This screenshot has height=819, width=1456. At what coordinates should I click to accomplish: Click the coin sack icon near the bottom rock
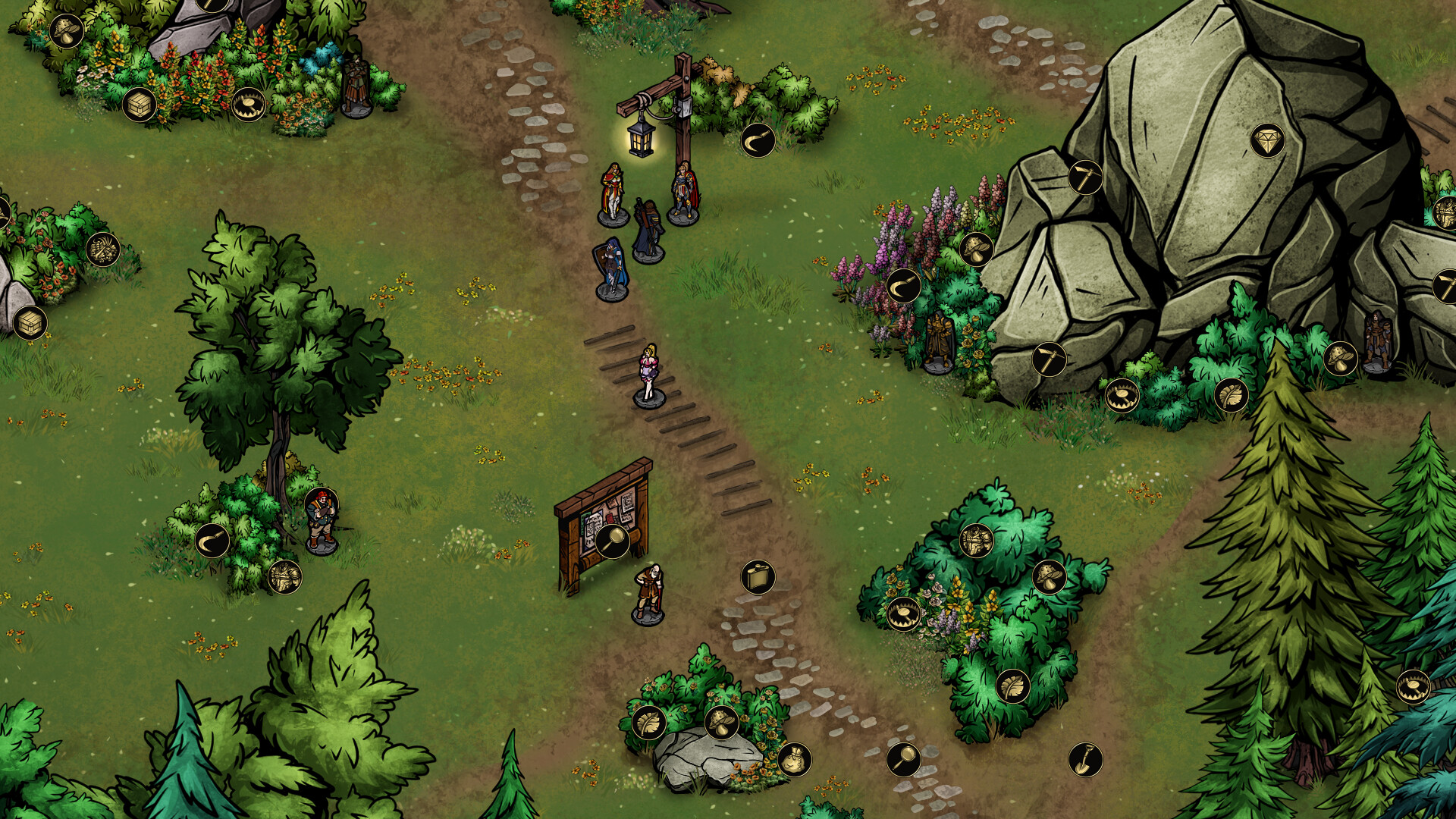coord(795,760)
